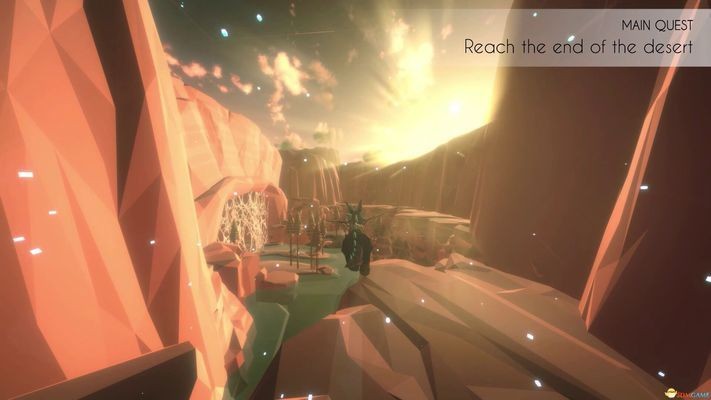This screenshot has height=400, width=711.
Task: Open the Main Quest objective tracker
Action: click(578, 38)
